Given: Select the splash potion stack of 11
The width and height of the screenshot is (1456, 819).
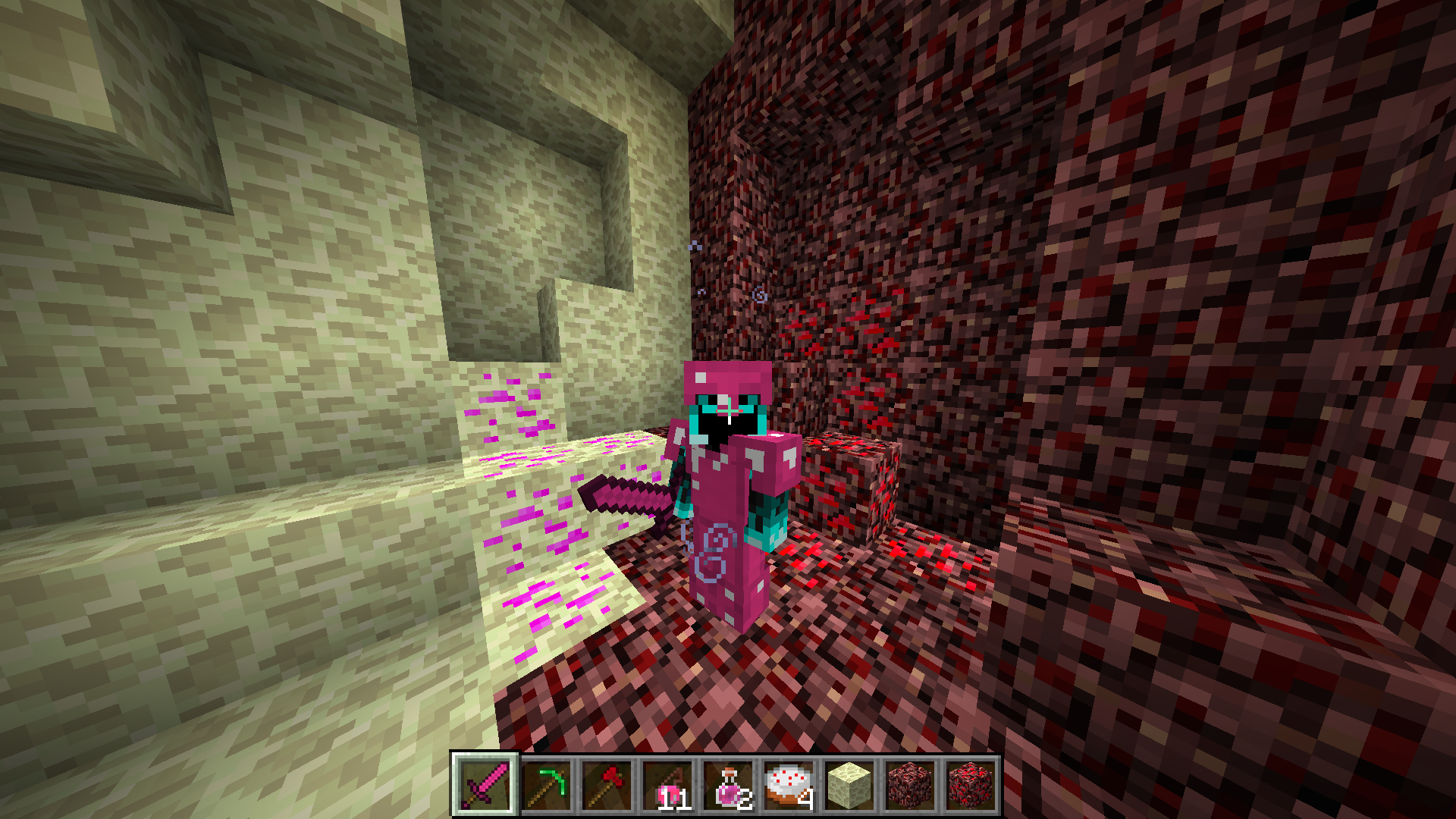Looking at the screenshot, I should point(667,785).
